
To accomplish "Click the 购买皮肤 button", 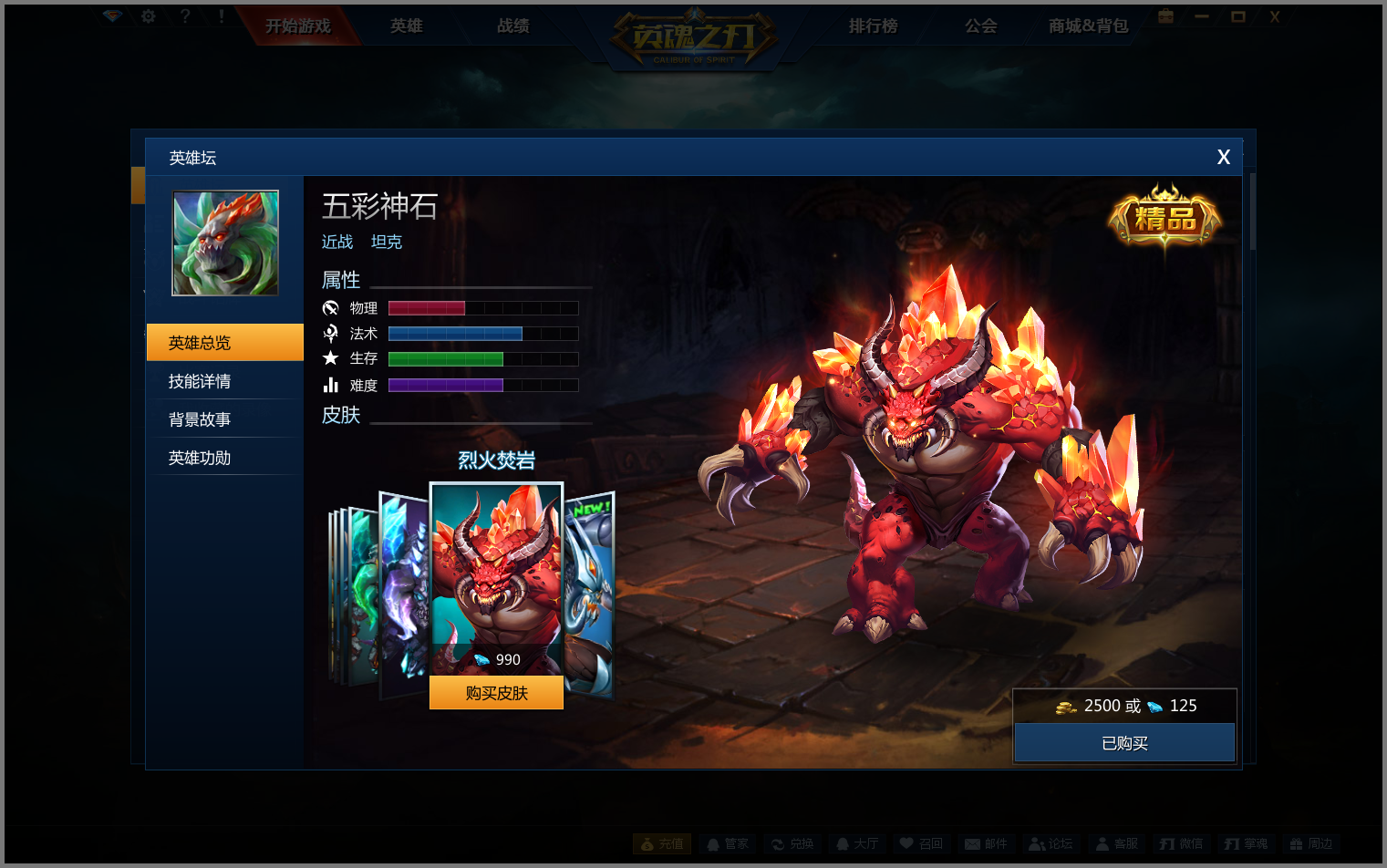I will pos(496,693).
